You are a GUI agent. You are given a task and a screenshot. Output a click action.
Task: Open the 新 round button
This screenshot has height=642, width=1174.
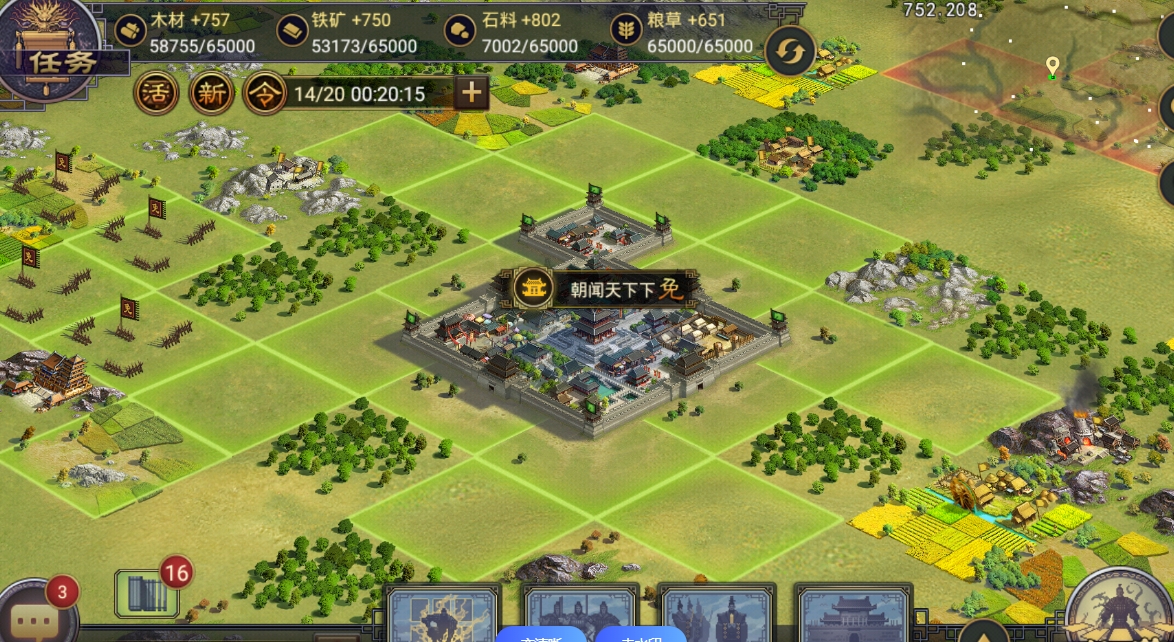point(212,94)
